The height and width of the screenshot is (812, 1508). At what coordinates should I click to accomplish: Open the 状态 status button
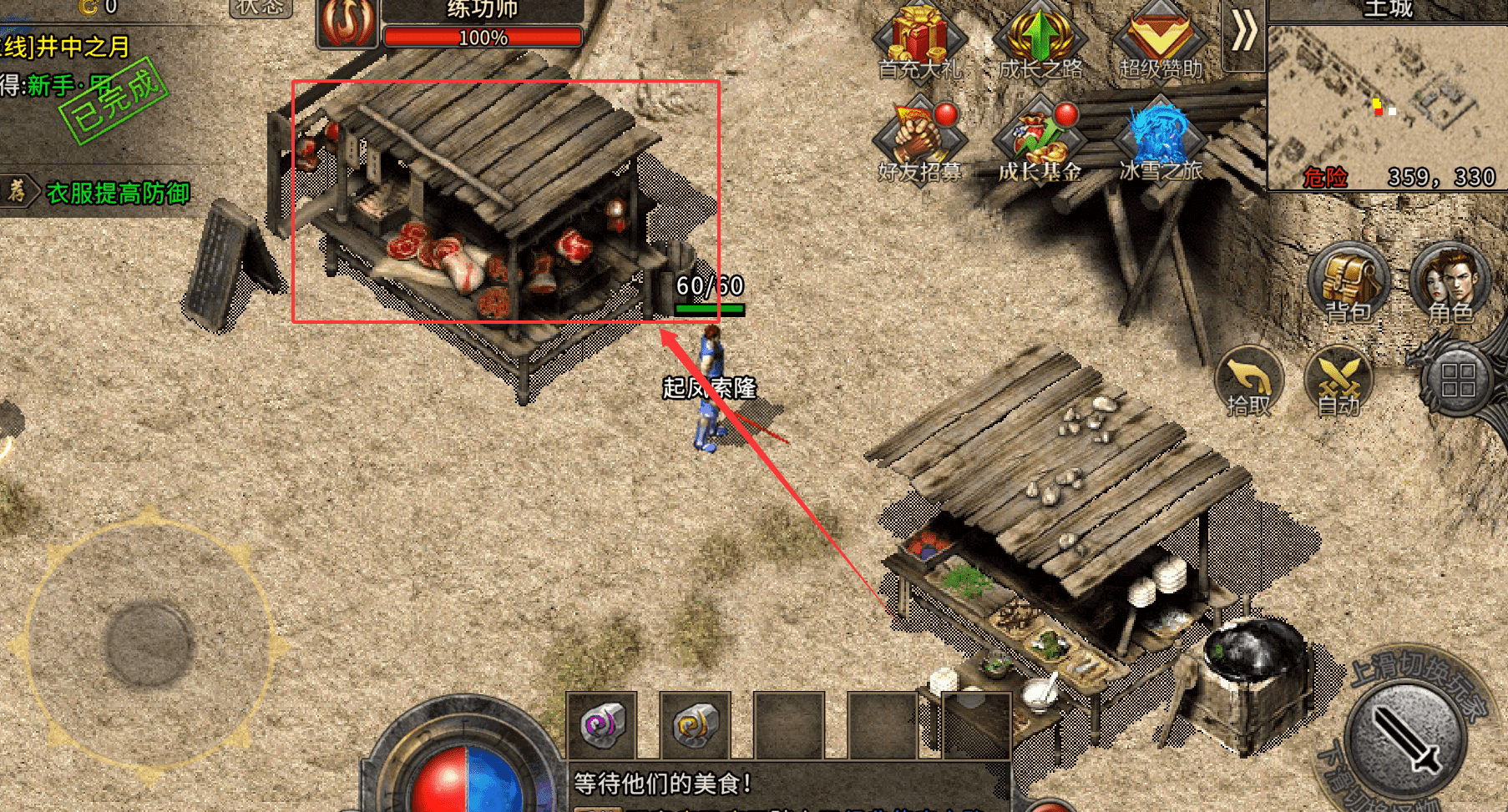pyautogui.click(x=261, y=8)
